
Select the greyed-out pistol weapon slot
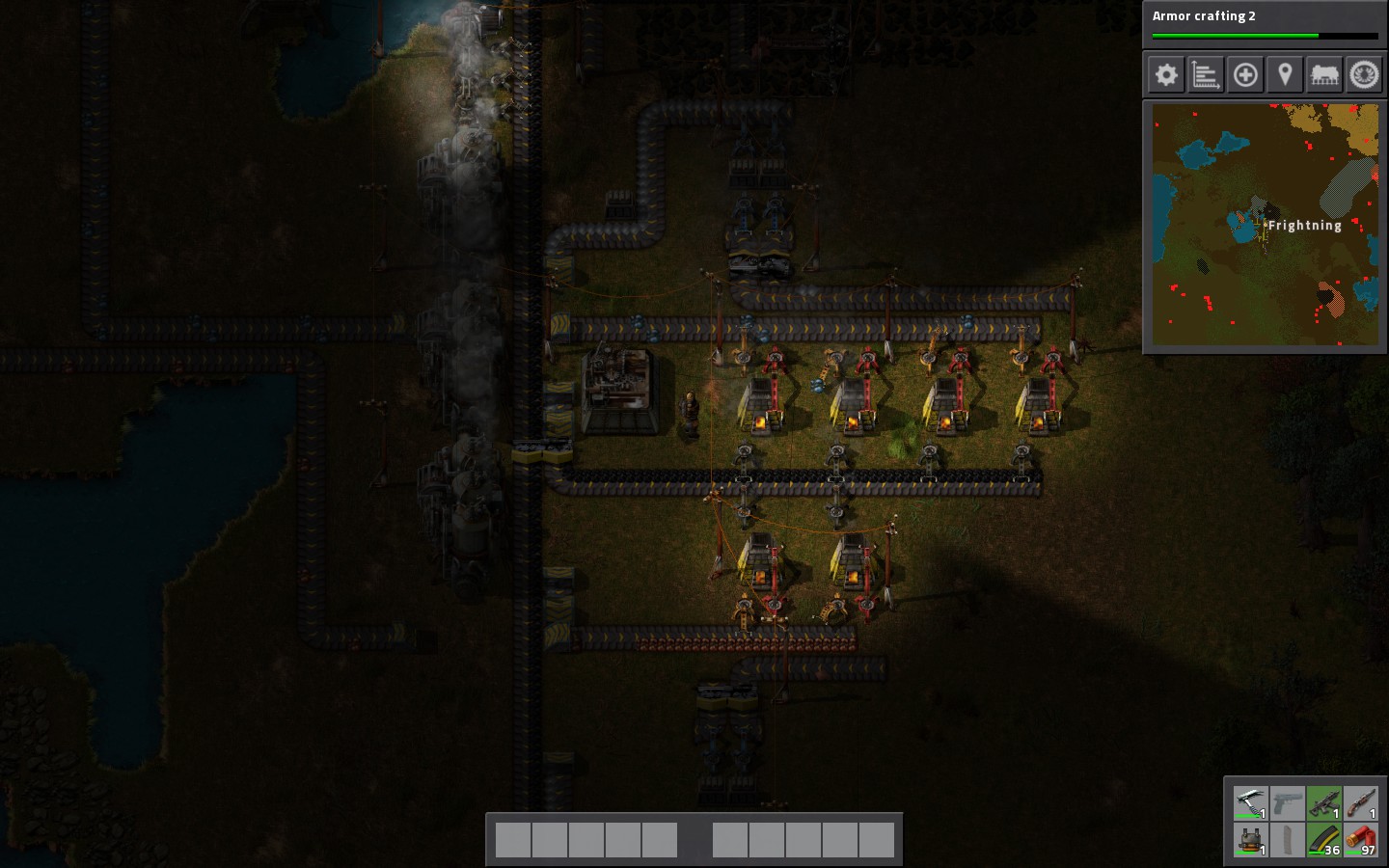(x=1287, y=803)
